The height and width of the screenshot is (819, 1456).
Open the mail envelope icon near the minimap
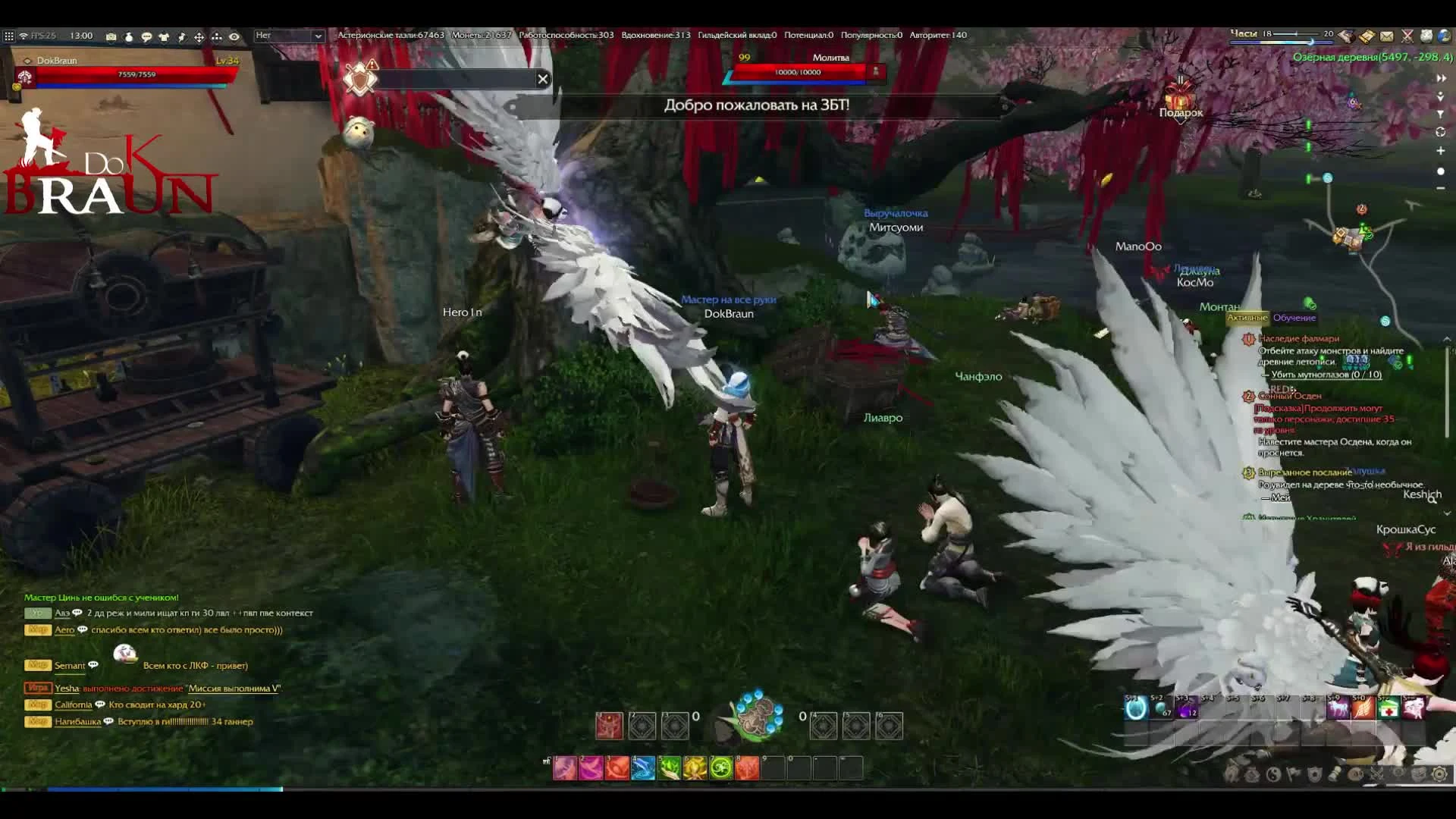1387,36
